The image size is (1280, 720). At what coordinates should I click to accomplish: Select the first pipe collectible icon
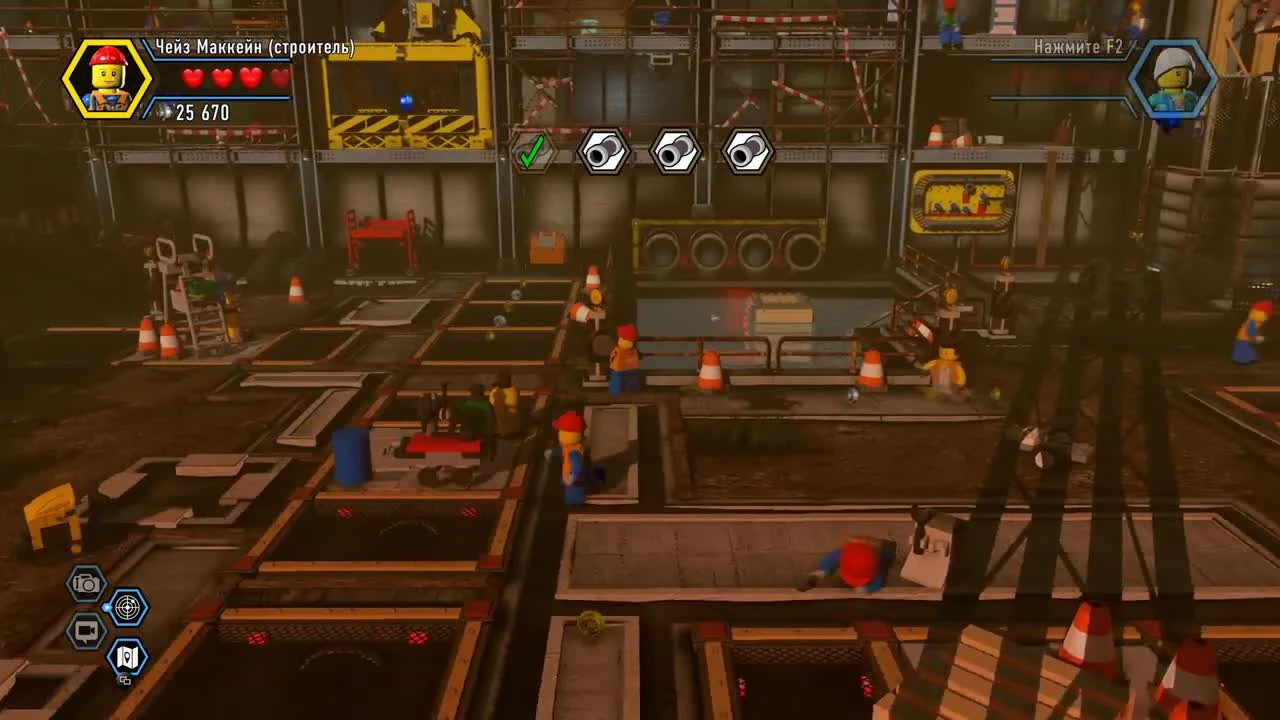click(605, 152)
